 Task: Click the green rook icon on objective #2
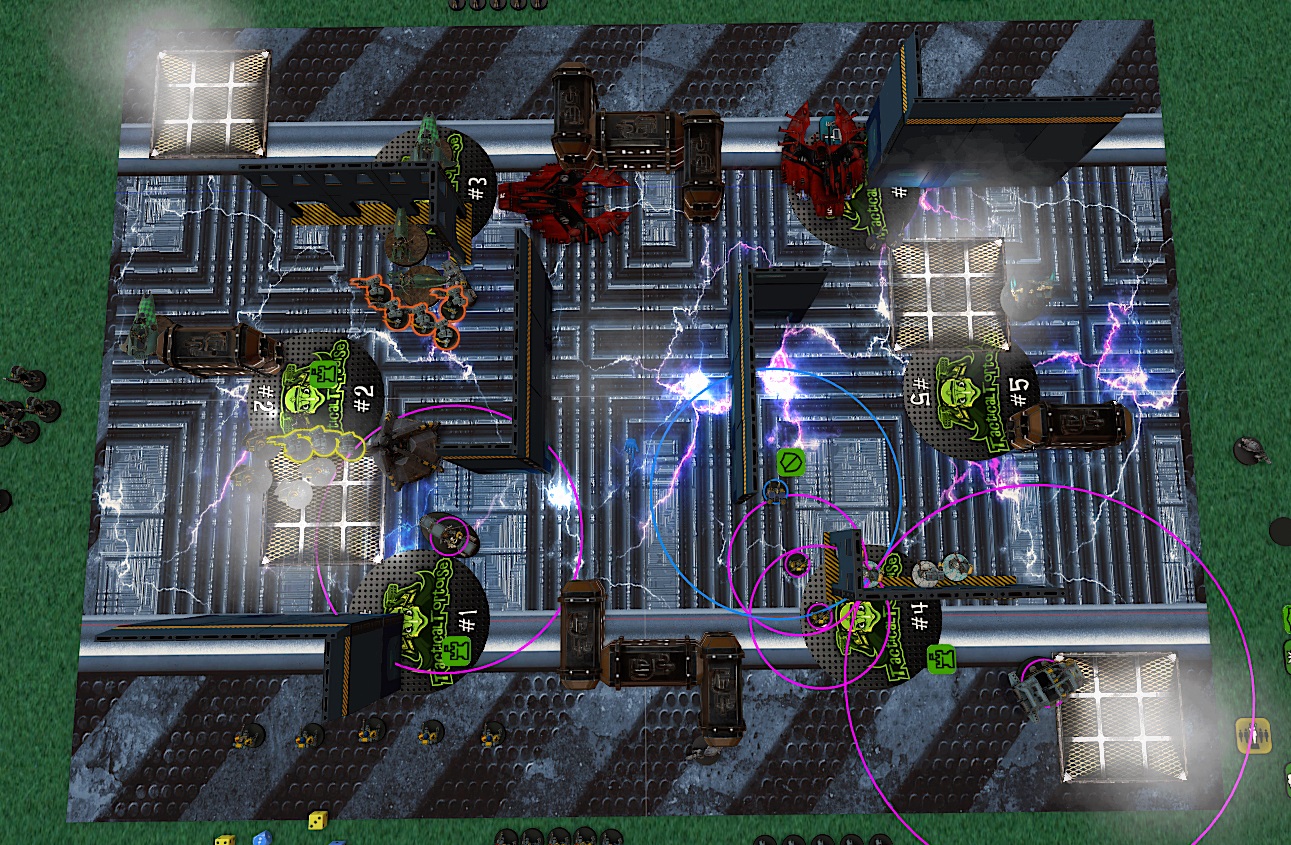coord(323,375)
